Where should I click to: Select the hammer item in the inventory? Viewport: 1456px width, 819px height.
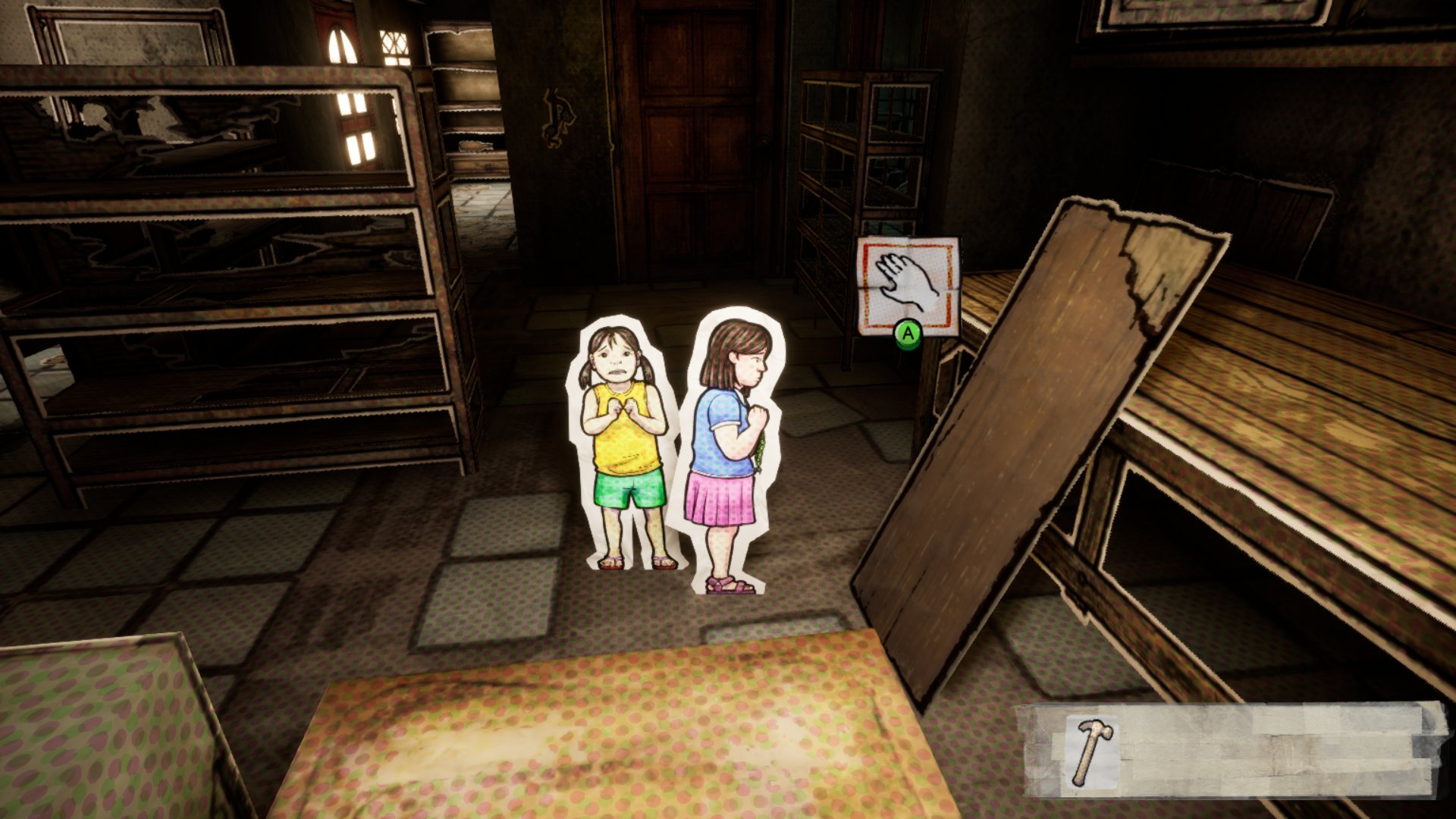coord(1091,752)
